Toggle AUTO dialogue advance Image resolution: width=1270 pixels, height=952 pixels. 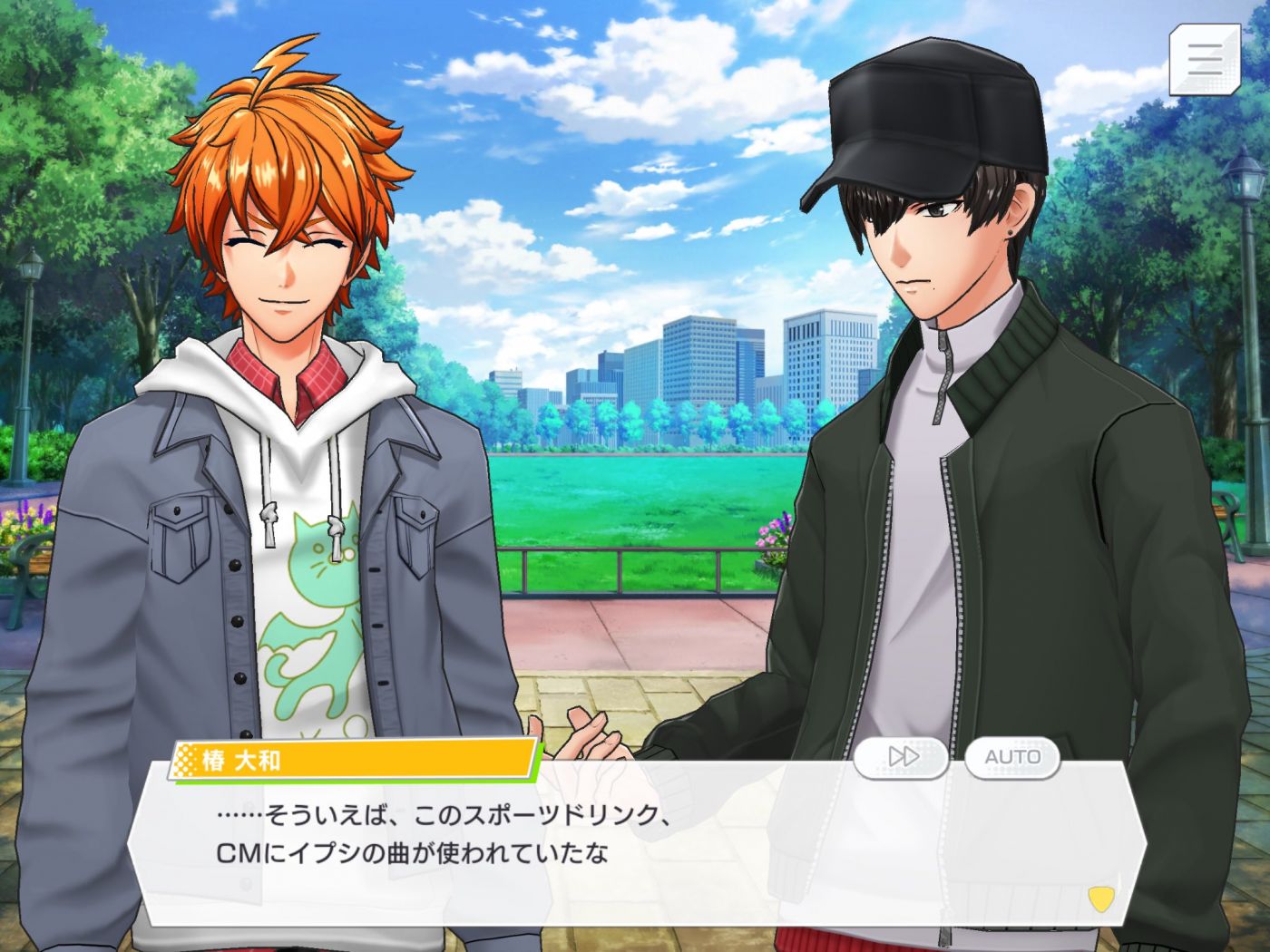tap(1011, 756)
